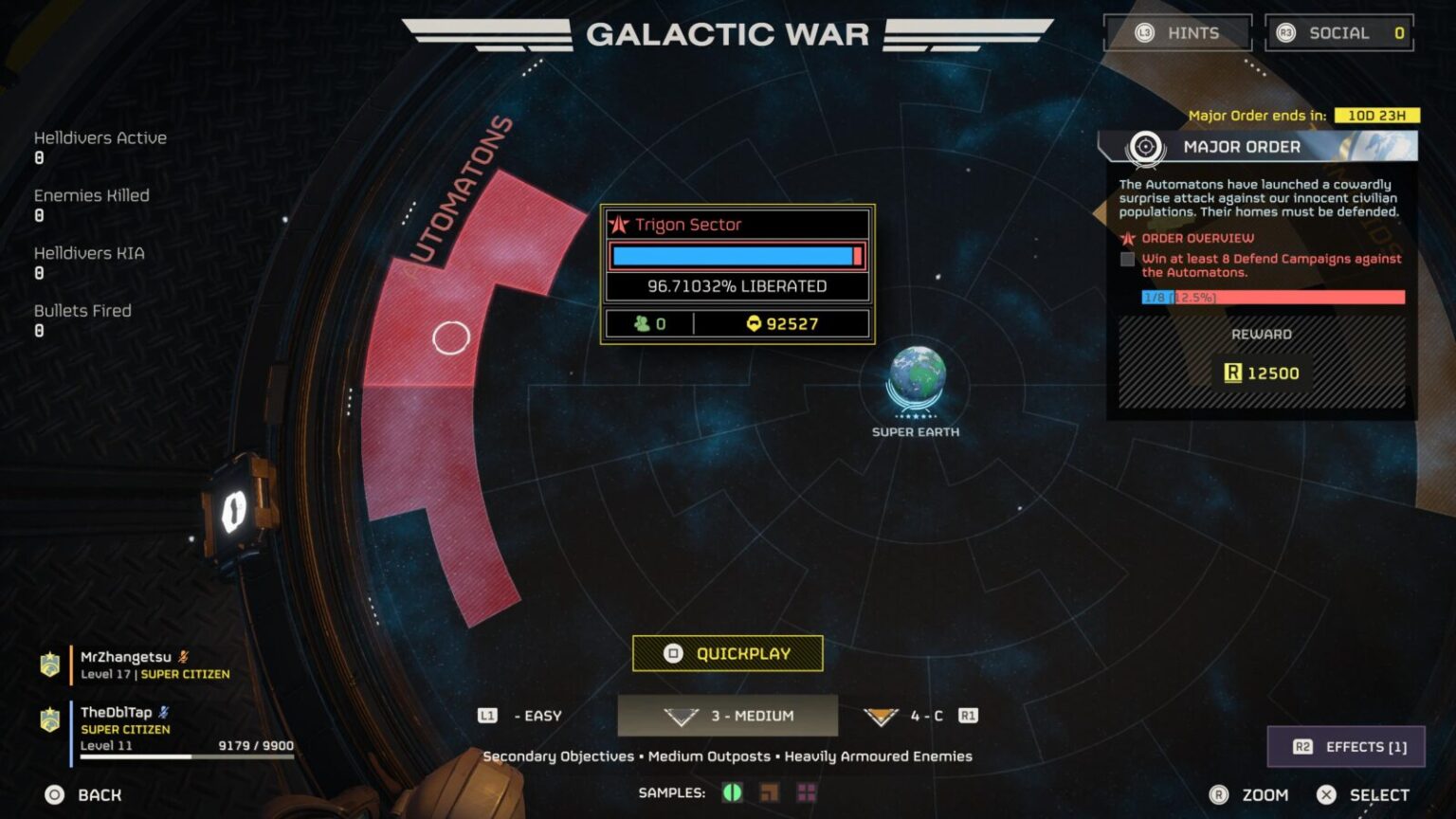The width and height of the screenshot is (1456, 819).
Task: Click the 12500 reward box
Action: pyautogui.click(x=1262, y=373)
